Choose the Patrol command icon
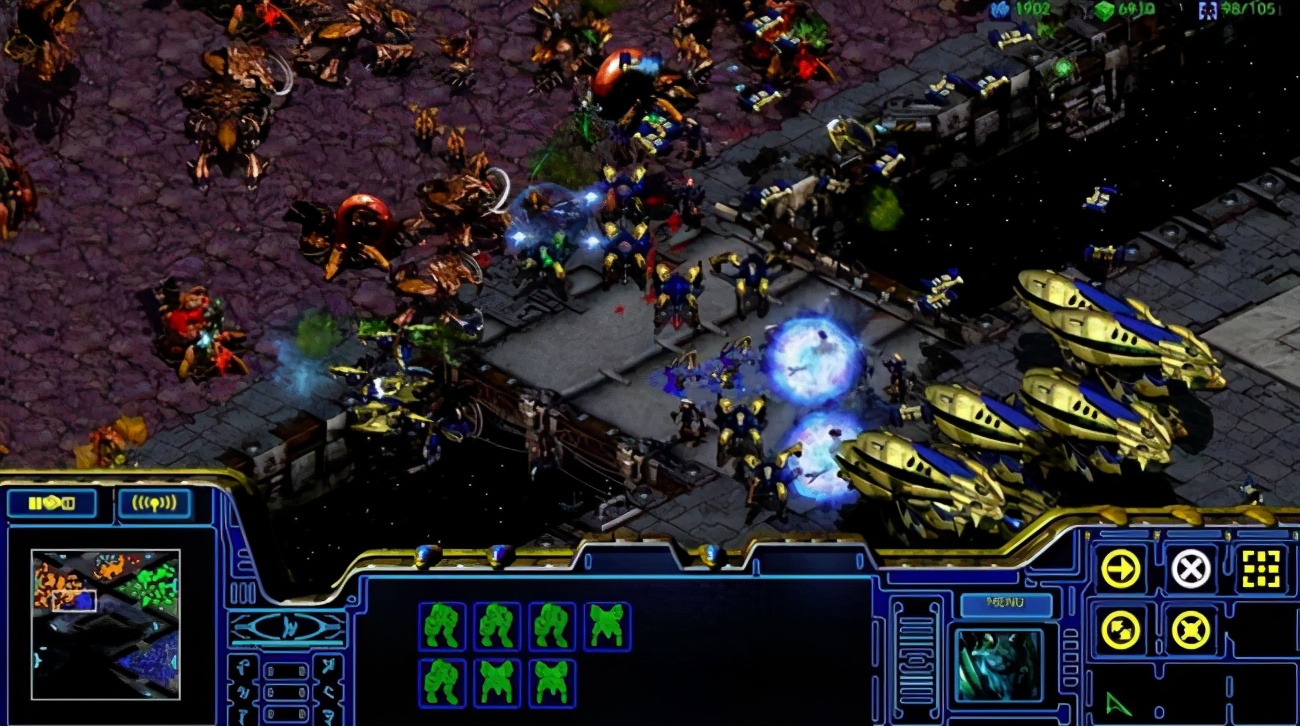This screenshot has height=726, width=1300. (1120, 630)
